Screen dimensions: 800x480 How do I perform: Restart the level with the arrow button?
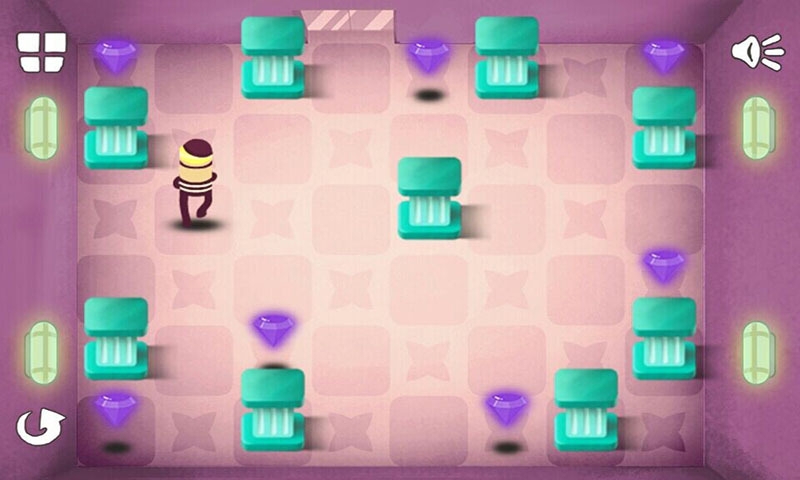[x=40, y=427]
